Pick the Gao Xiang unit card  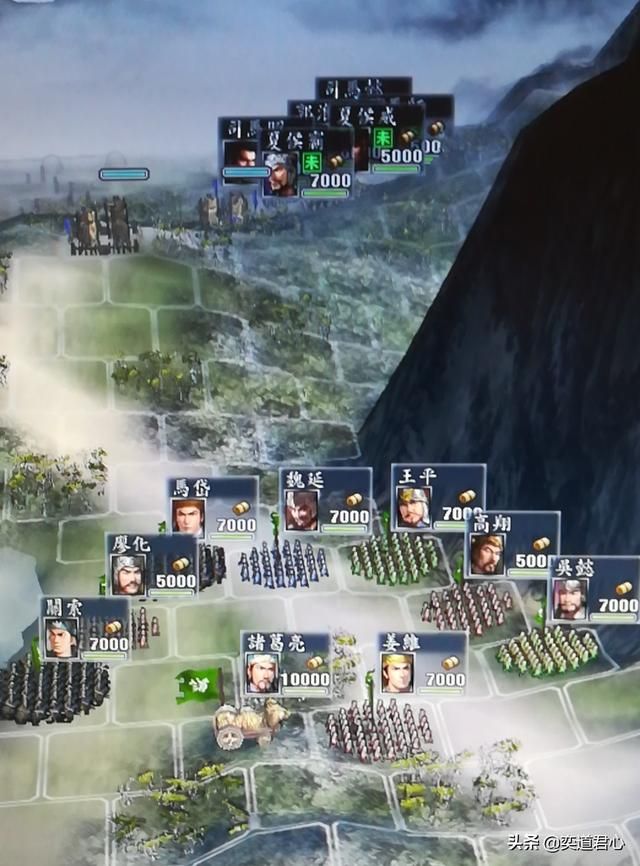[512, 544]
